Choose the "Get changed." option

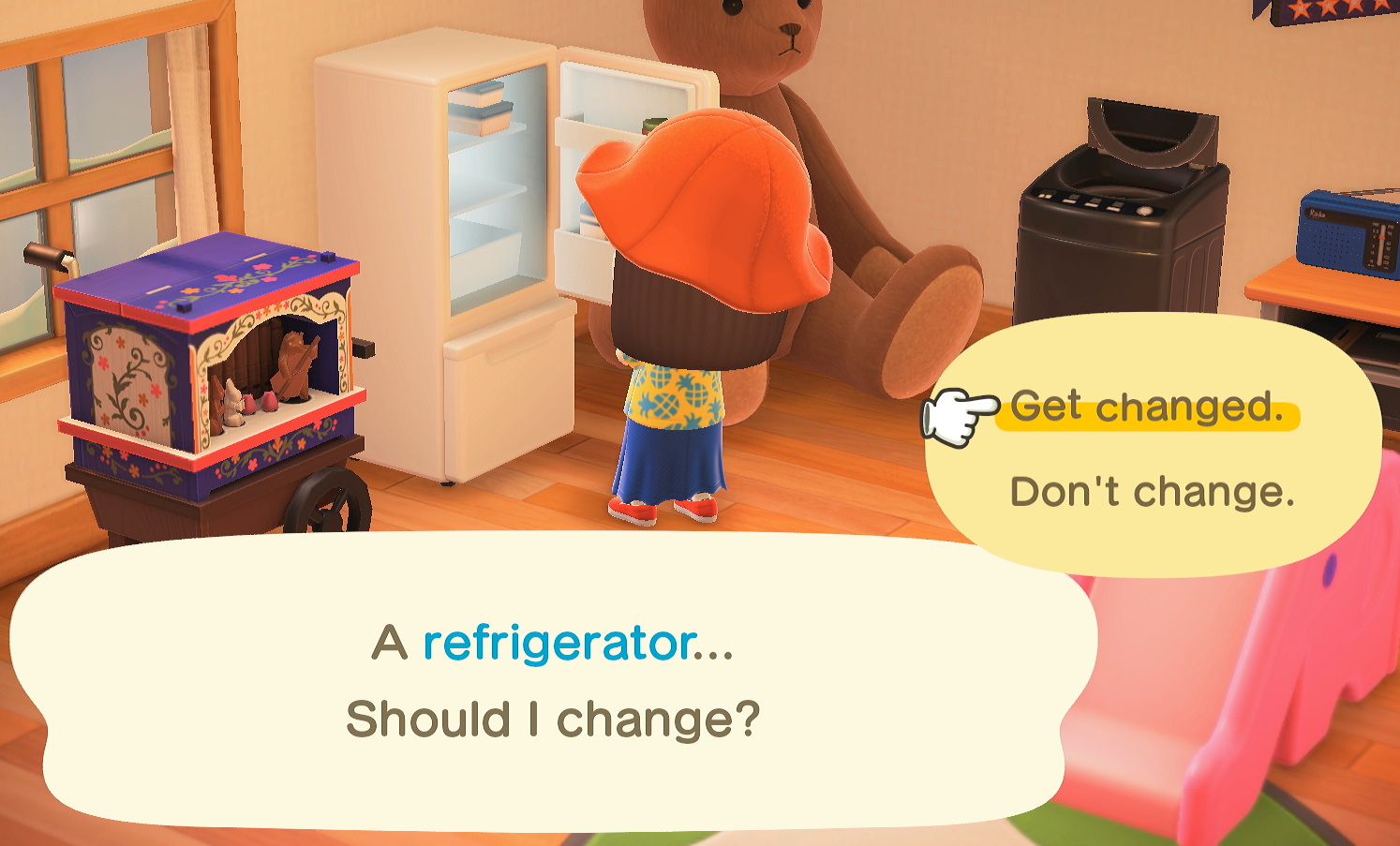[x=1146, y=408]
